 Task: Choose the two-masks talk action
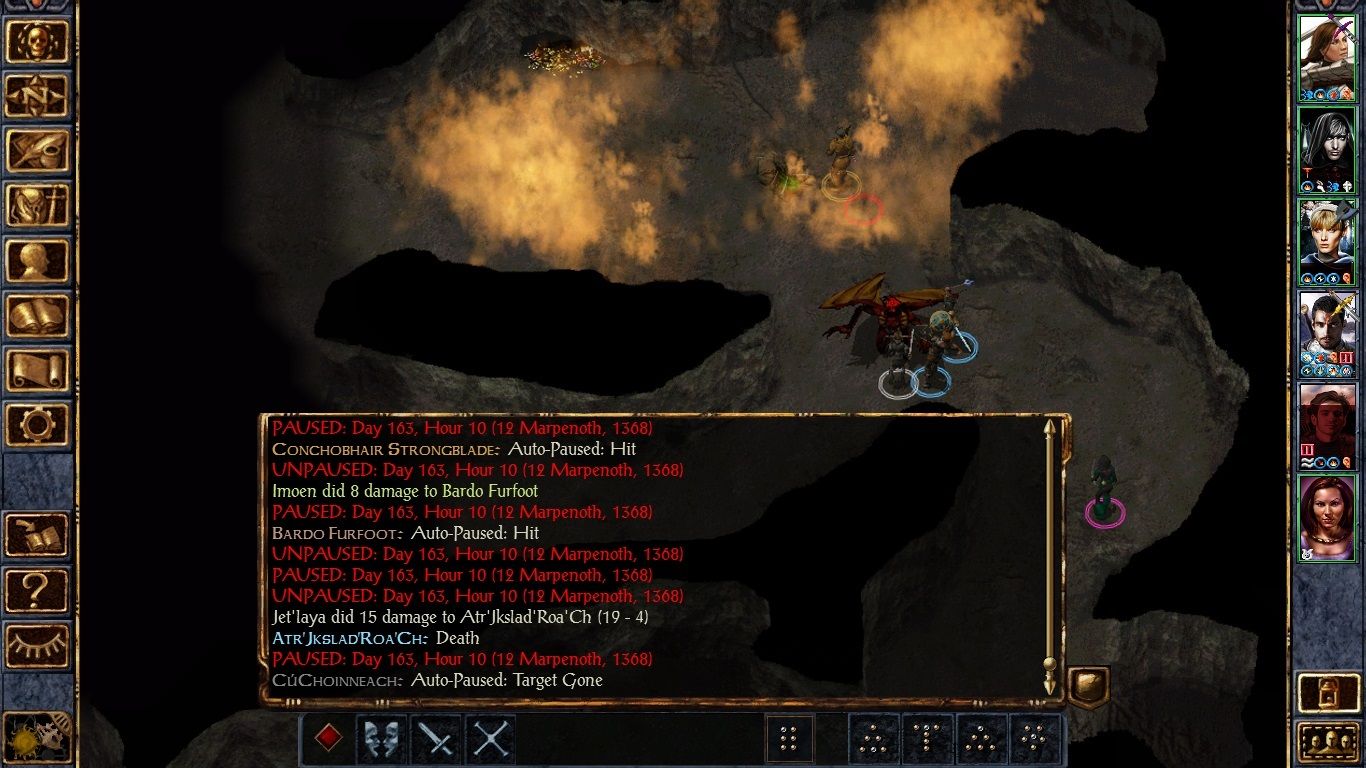click(x=382, y=739)
